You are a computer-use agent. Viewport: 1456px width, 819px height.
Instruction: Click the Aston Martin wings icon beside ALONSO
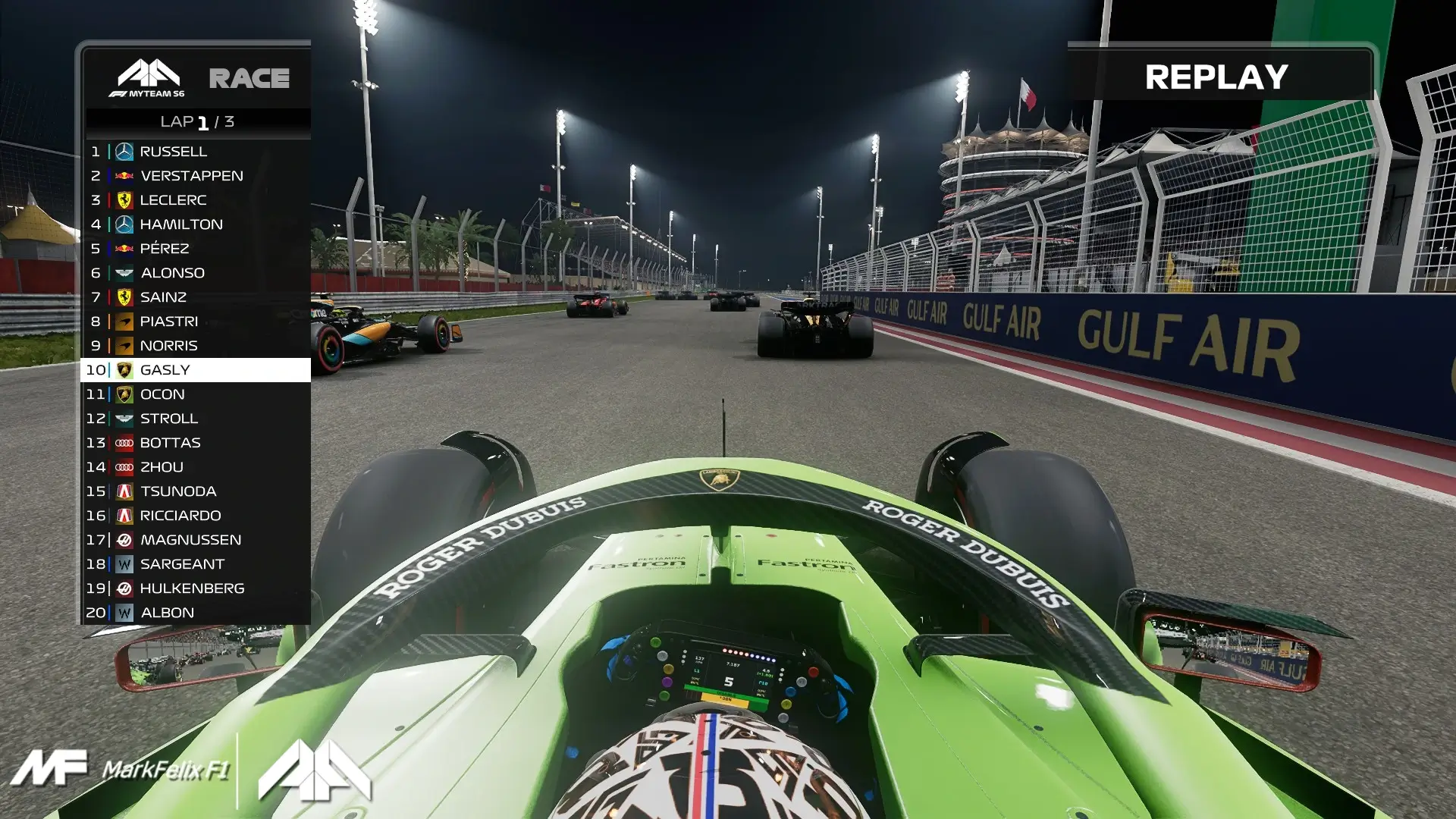[x=123, y=272]
